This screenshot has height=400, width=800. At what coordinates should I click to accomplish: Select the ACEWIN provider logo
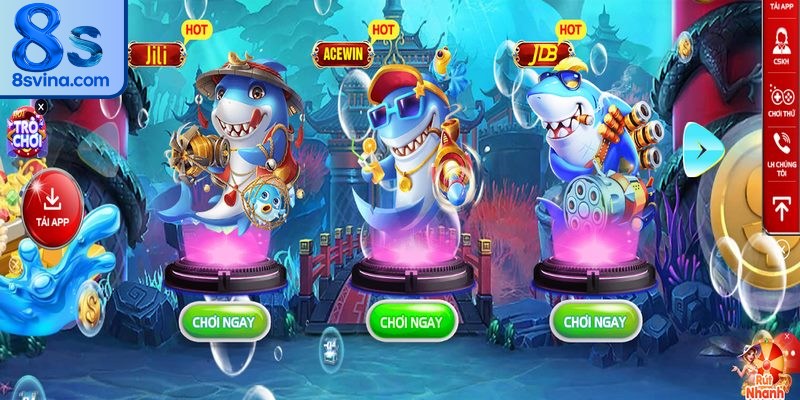[x=342, y=53]
